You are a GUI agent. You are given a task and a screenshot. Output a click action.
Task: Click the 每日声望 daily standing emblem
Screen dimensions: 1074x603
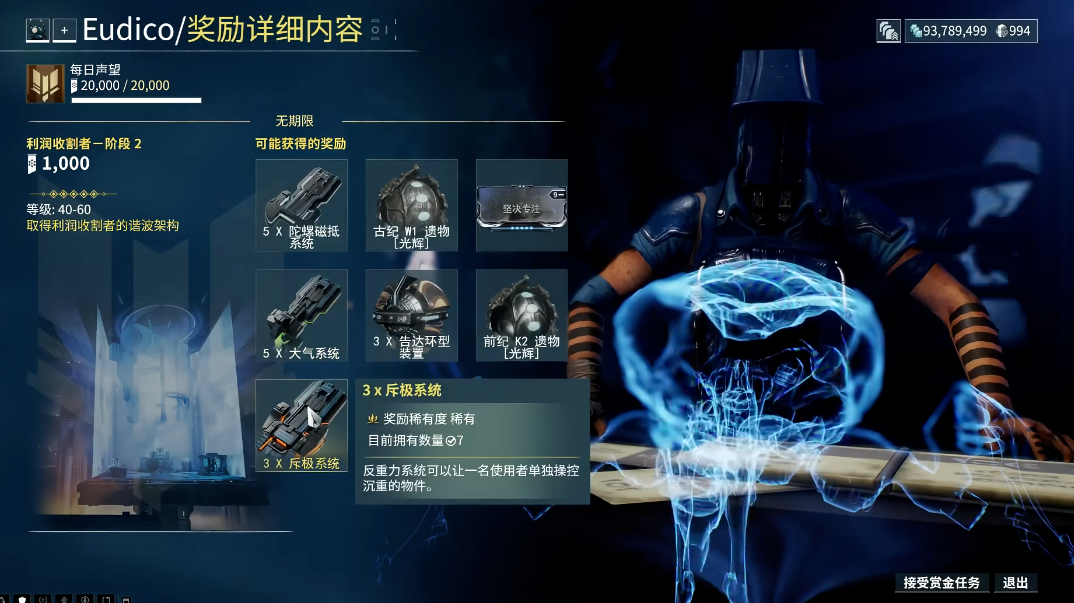(46, 83)
